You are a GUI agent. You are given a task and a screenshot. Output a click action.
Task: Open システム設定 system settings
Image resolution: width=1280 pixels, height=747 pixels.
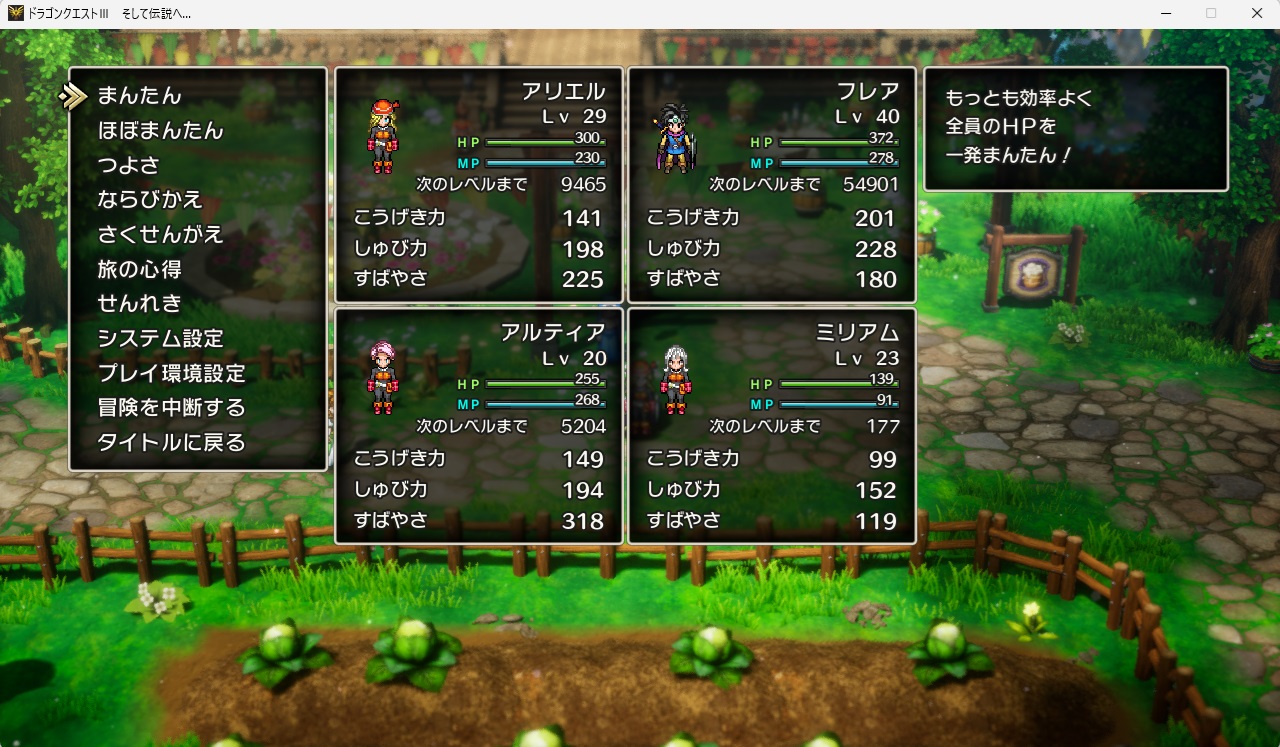tap(160, 338)
